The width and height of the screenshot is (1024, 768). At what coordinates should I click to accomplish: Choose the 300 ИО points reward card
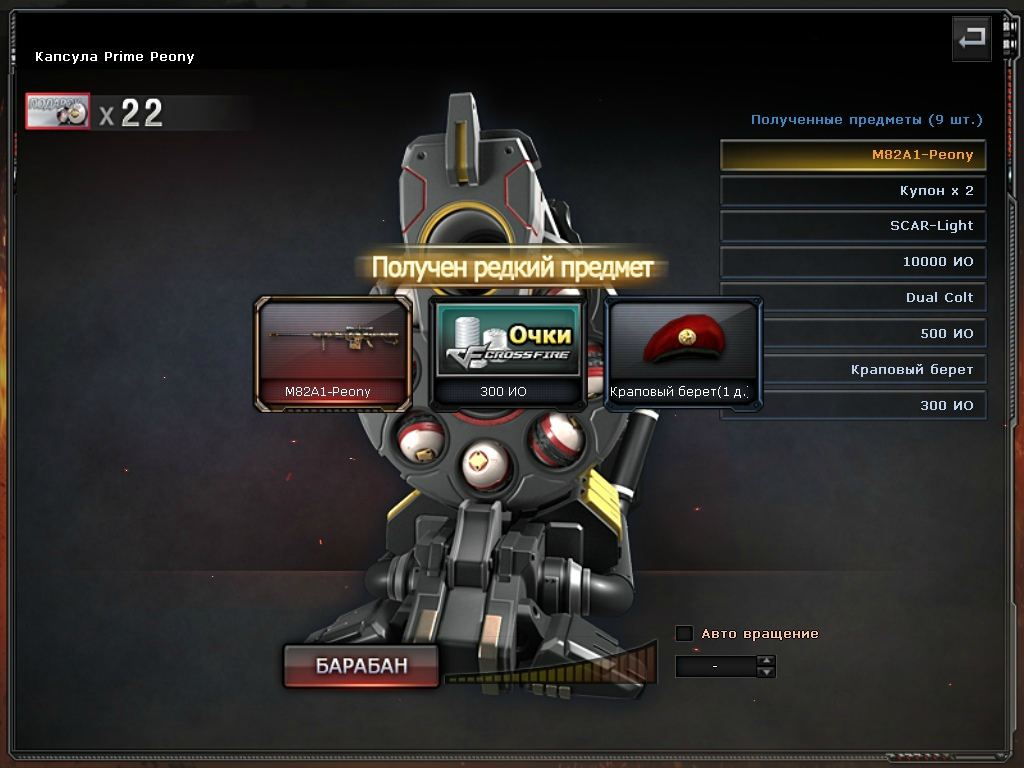pyautogui.click(x=506, y=353)
